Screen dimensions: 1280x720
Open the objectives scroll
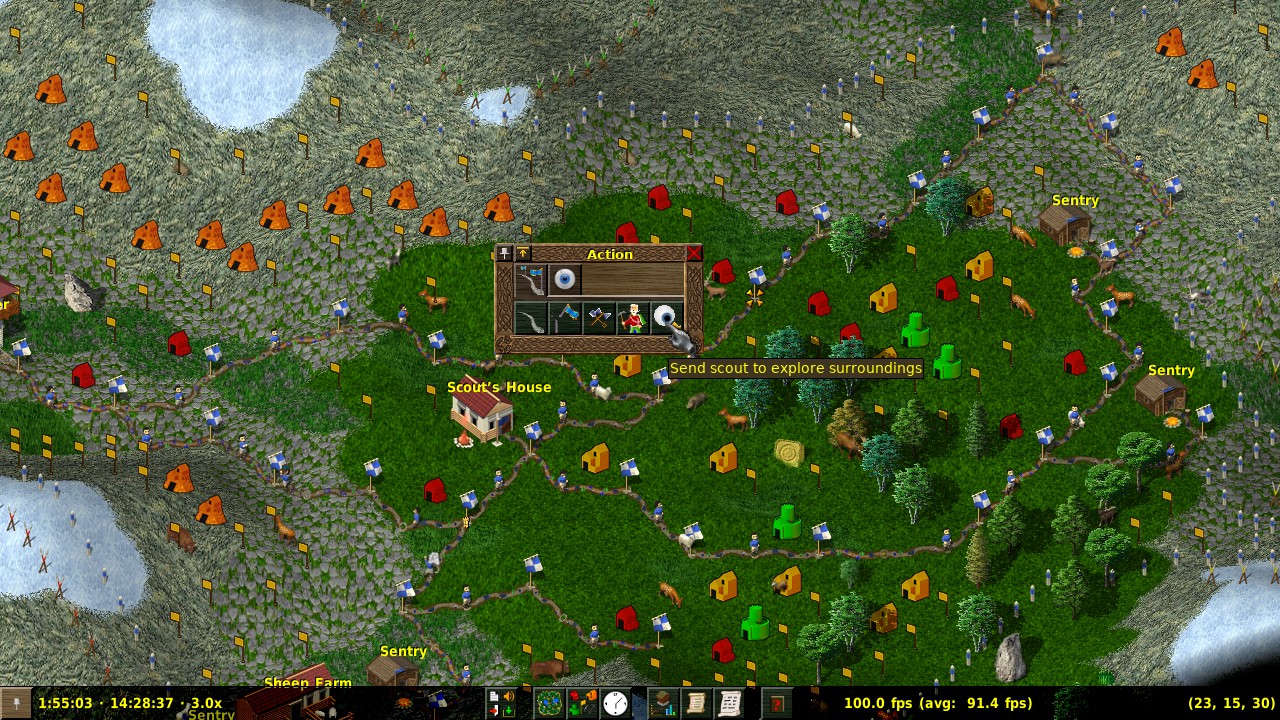tap(695, 703)
